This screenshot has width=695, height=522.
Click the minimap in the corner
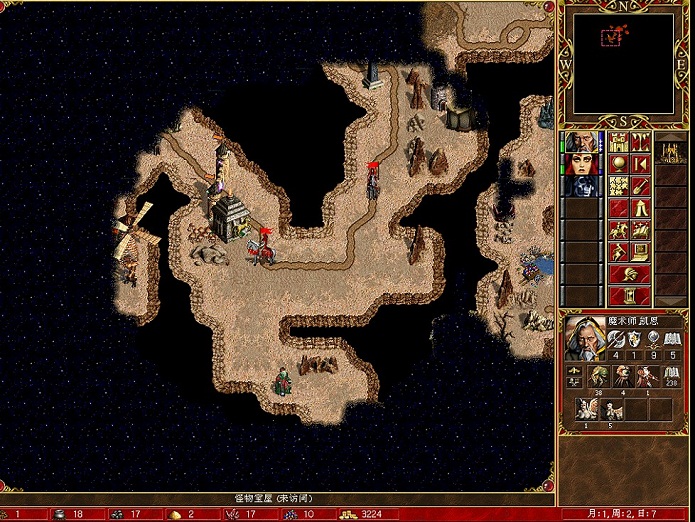coord(613,66)
